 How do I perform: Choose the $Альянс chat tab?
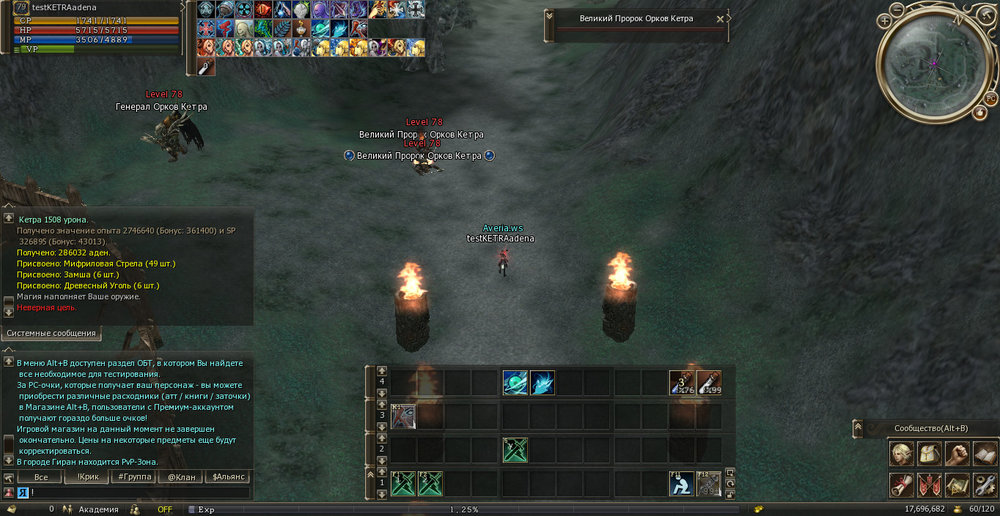(229, 478)
